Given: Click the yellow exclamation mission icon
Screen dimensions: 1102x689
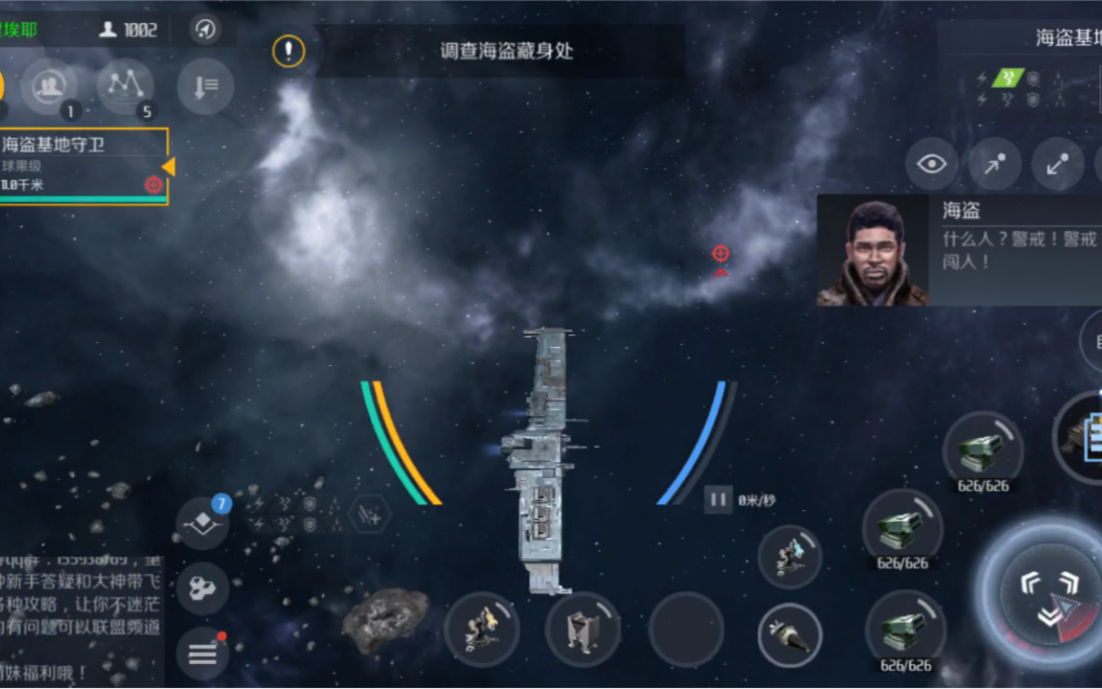Looking at the screenshot, I should (289, 51).
